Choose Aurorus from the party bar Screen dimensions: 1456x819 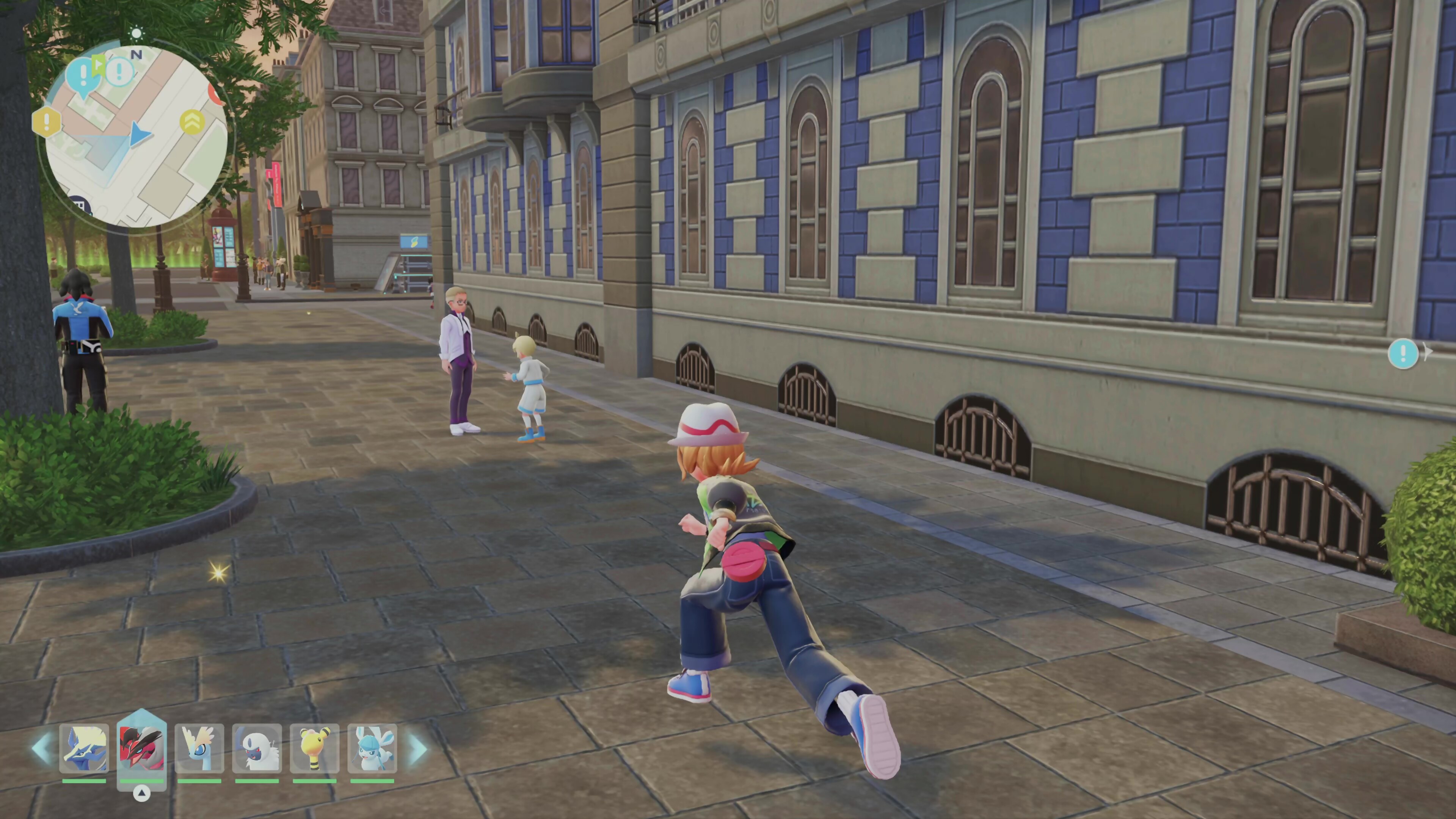pos(199,748)
